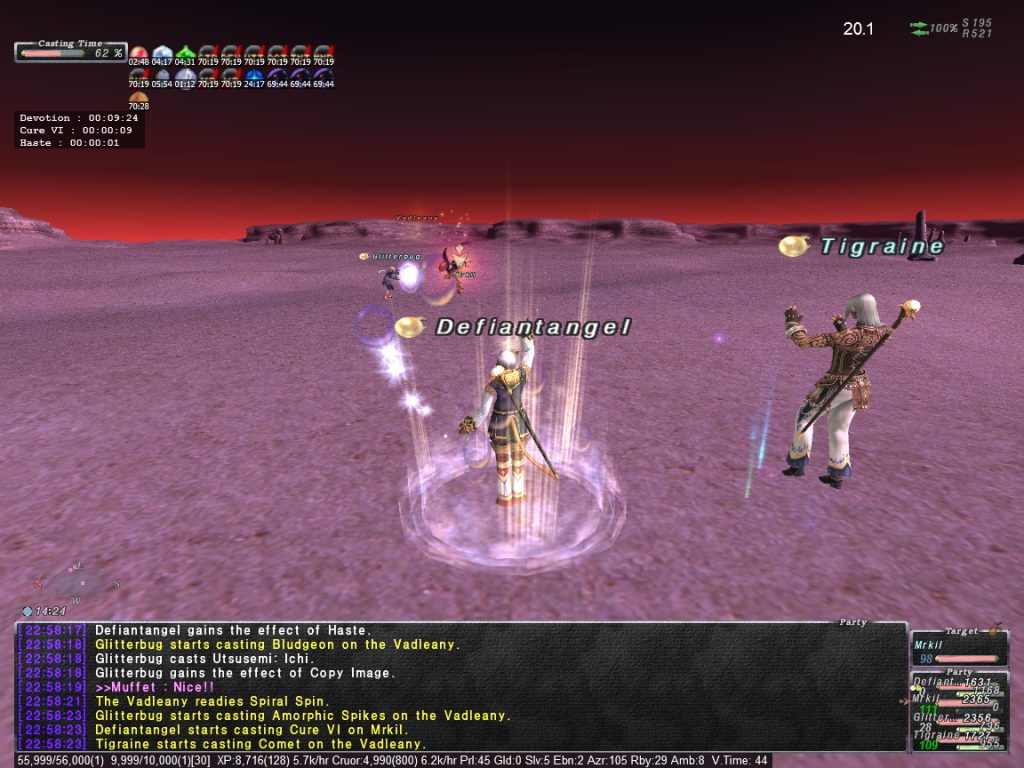Image resolution: width=1024 pixels, height=768 pixels.
Task: Select the pale purple buff icon at 01:12
Action: 185,75
